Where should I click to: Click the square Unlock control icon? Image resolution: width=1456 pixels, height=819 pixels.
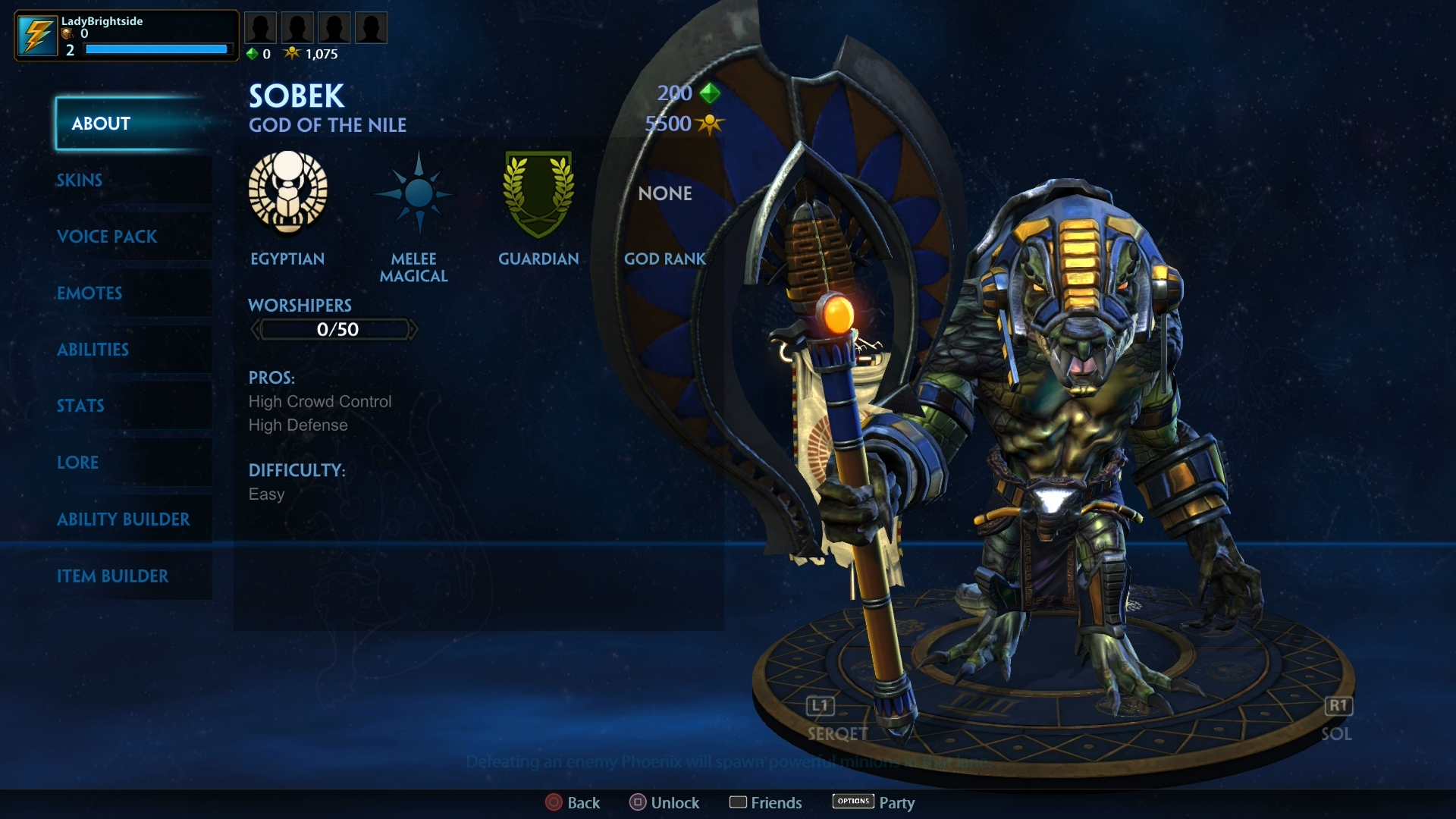pyautogui.click(x=638, y=802)
